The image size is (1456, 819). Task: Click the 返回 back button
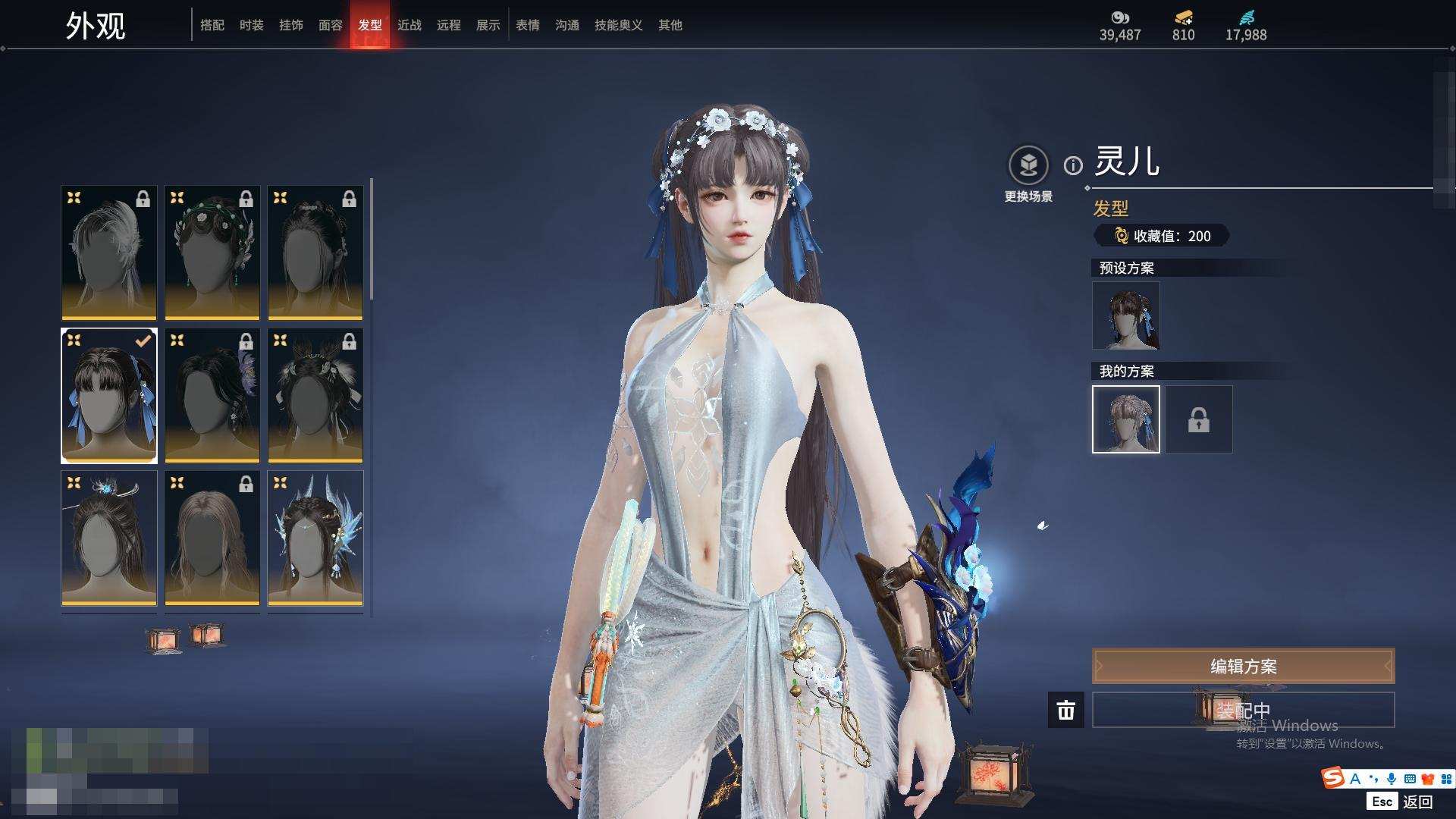tap(1417, 802)
